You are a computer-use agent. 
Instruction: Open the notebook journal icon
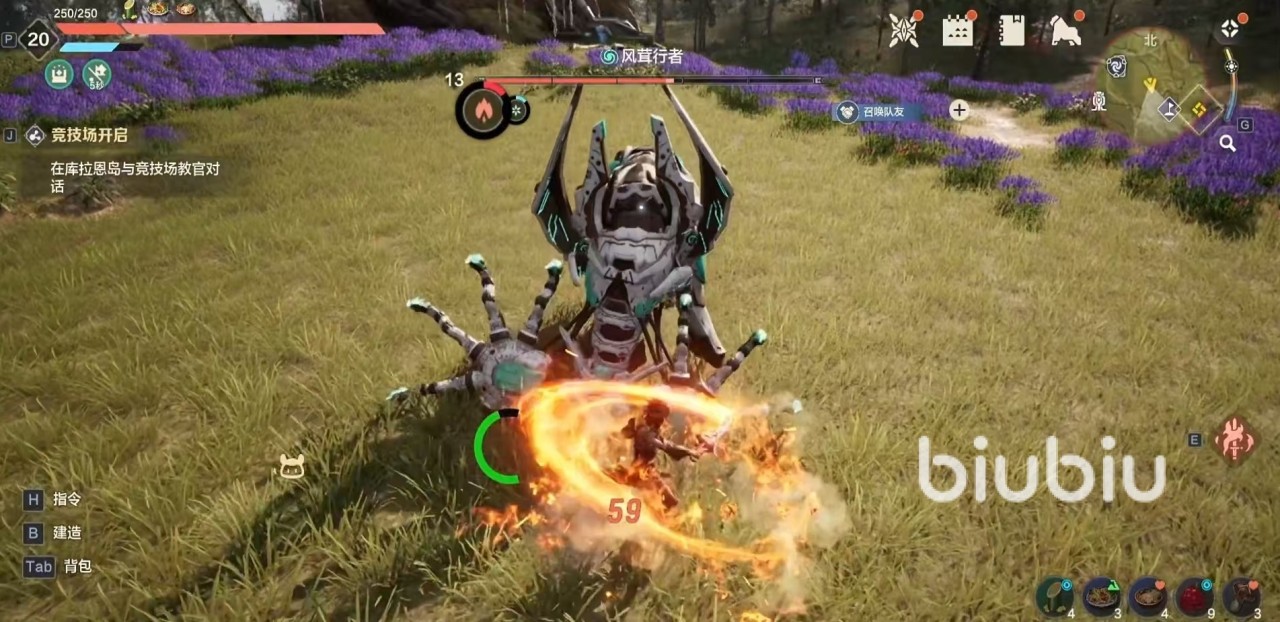coord(1012,30)
